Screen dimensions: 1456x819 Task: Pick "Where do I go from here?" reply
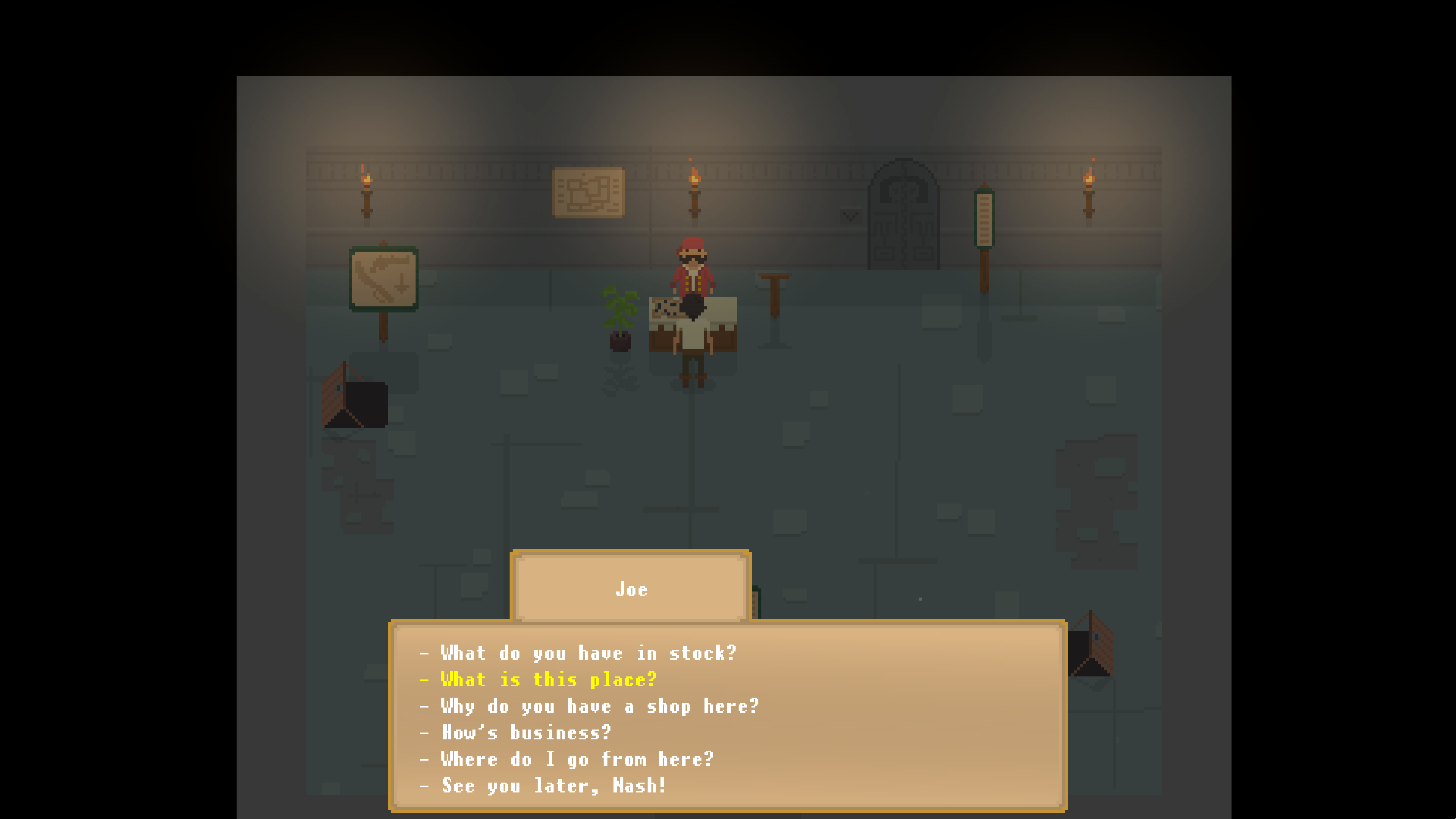pos(576,759)
